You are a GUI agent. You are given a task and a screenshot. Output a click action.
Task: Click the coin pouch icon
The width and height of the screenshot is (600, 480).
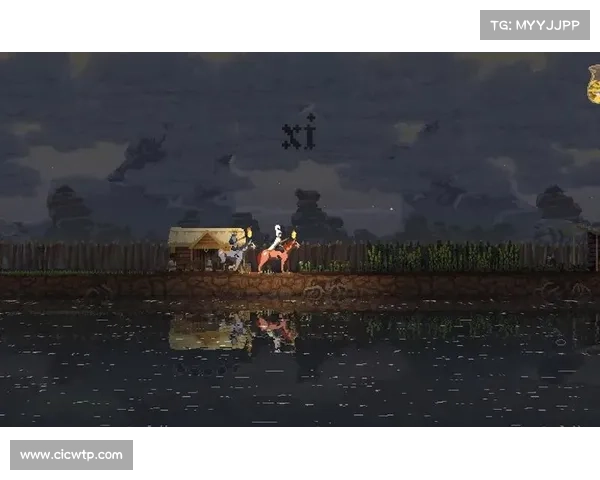[x=593, y=84]
